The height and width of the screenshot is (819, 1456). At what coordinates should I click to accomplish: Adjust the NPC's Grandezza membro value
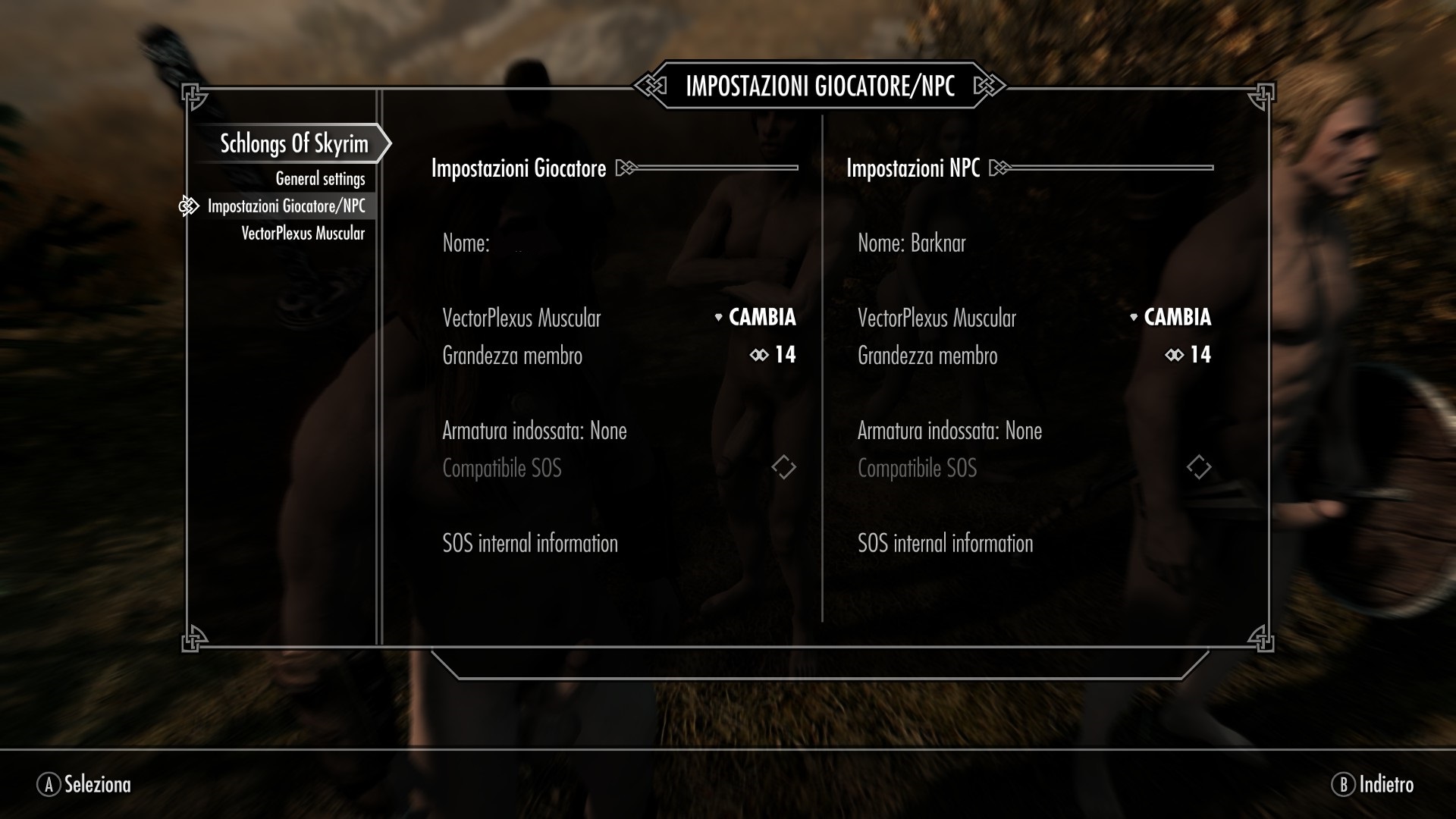(x=1188, y=355)
